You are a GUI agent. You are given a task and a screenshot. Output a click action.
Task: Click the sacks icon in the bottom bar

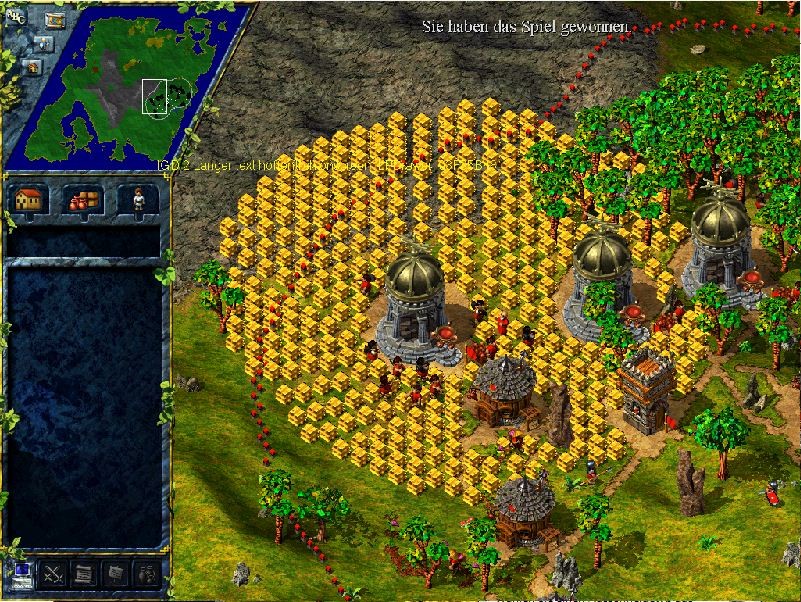[146, 574]
